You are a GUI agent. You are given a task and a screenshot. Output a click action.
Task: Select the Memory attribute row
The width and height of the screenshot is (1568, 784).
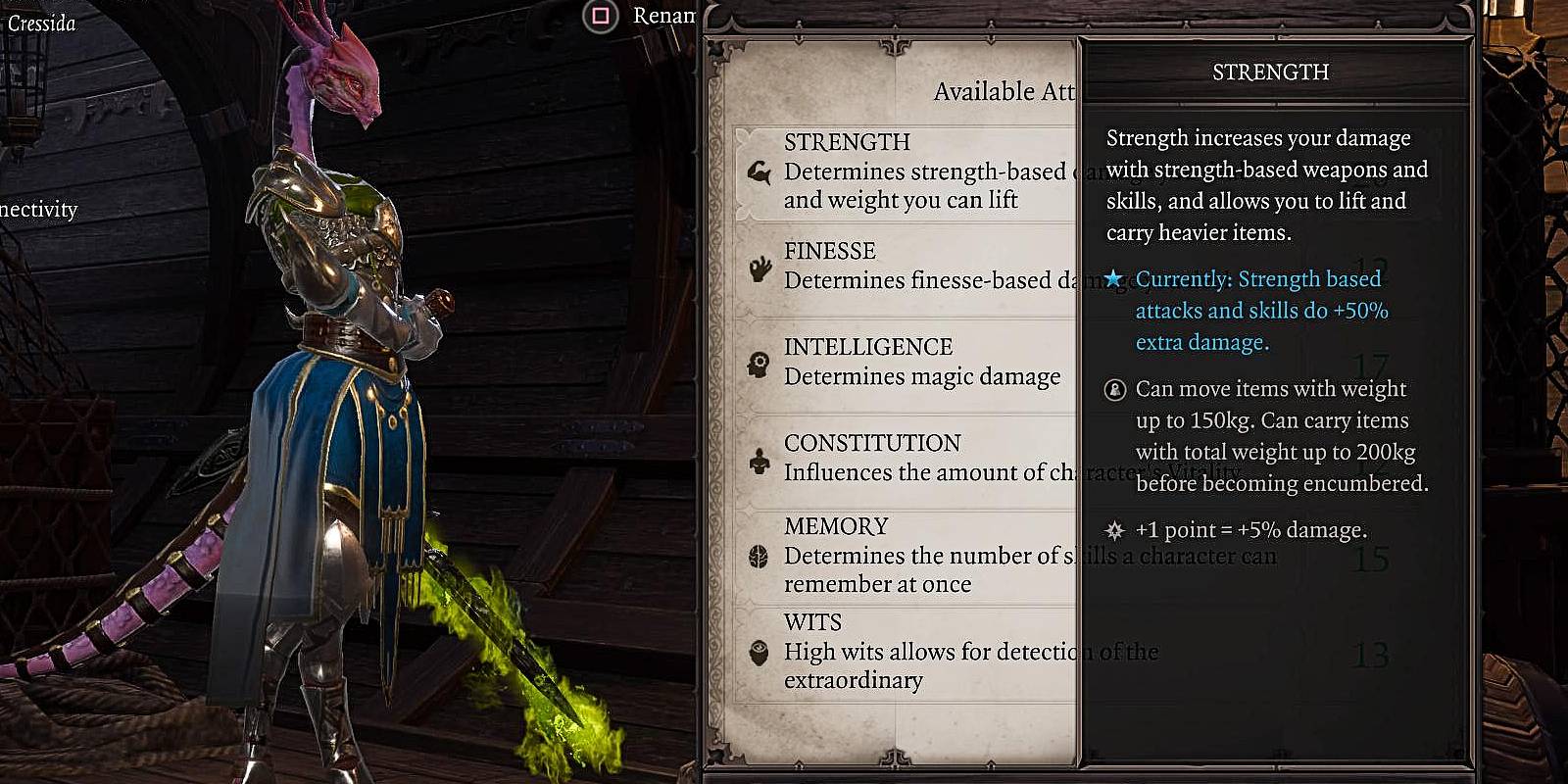(x=902, y=555)
